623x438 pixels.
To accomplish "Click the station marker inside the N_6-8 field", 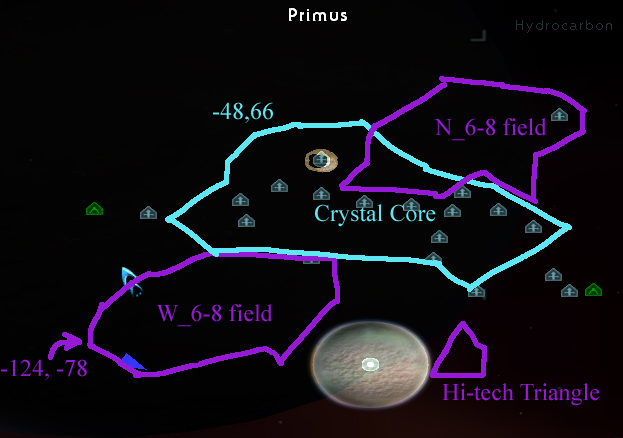I will [559, 115].
